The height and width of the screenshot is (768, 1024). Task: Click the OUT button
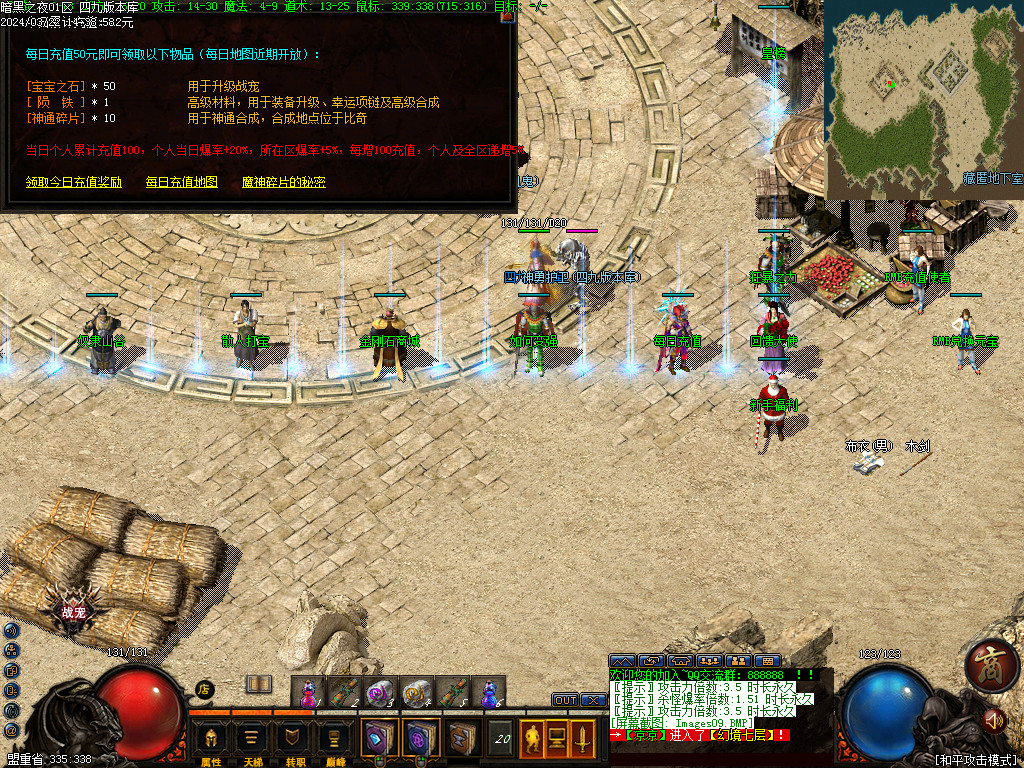(x=566, y=700)
